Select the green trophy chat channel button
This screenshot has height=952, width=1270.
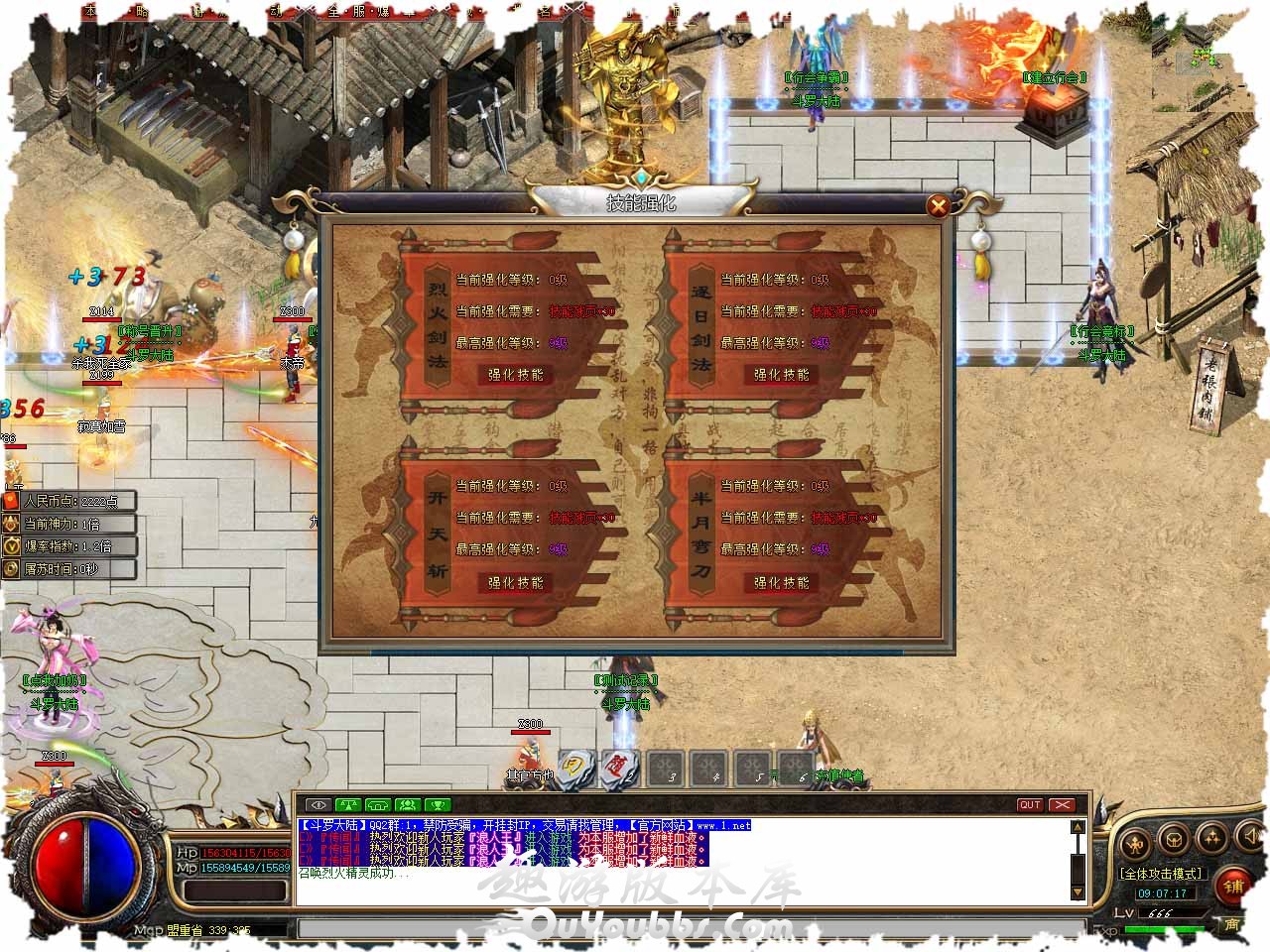(438, 804)
